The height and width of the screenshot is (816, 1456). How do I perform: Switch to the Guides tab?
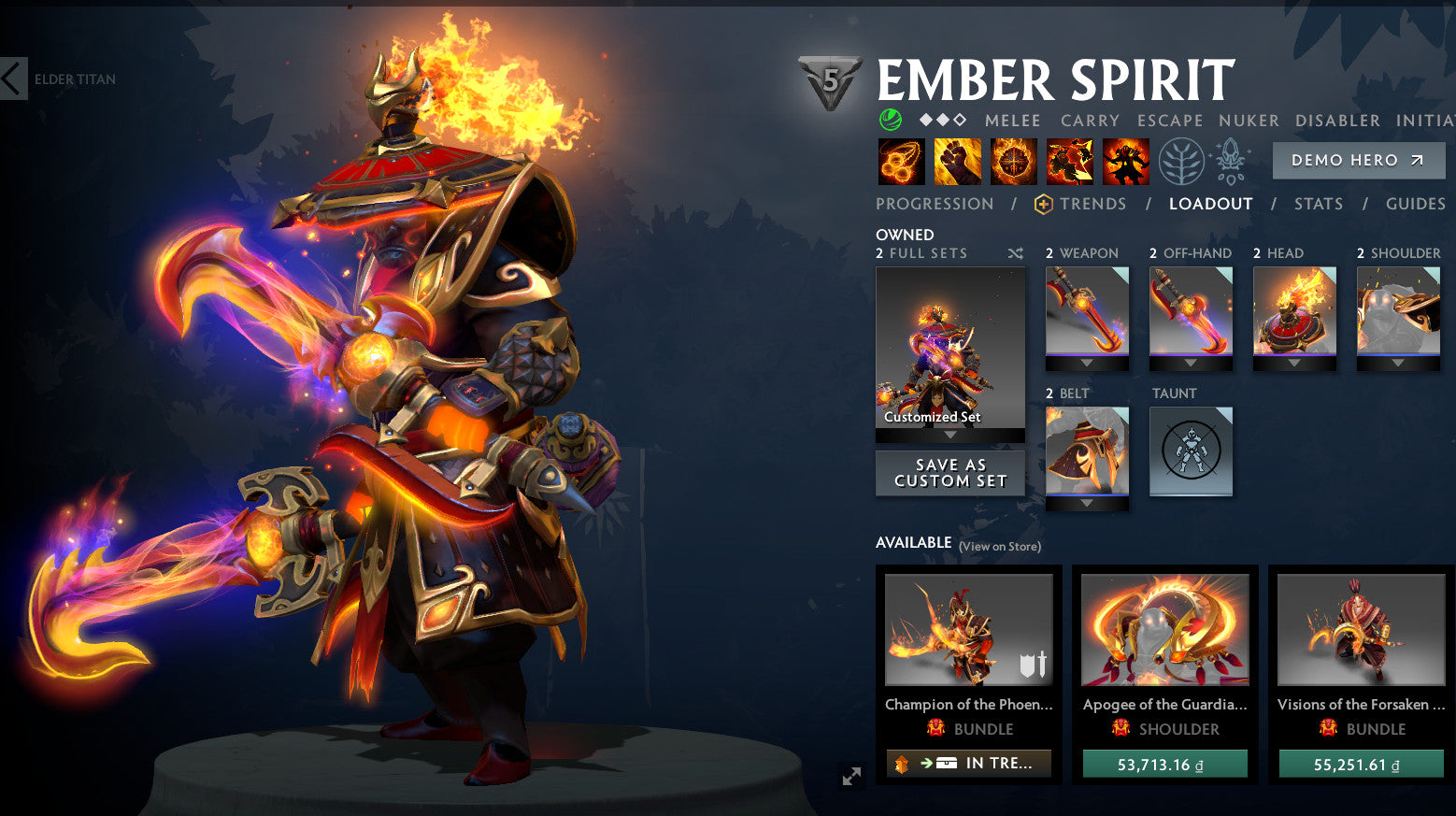pyautogui.click(x=1415, y=204)
